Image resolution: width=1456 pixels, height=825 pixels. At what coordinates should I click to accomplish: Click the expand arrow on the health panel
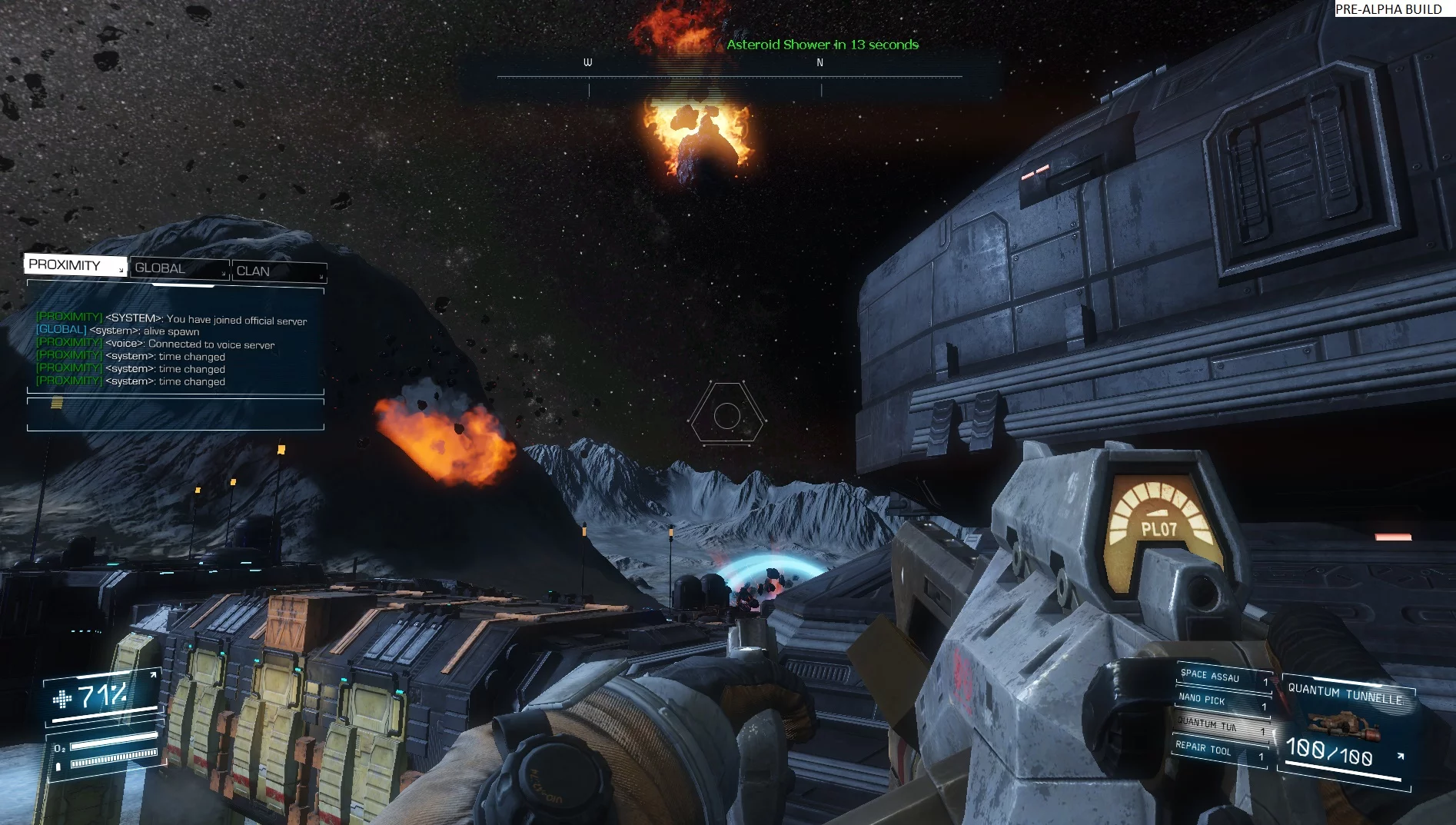tap(153, 674)
